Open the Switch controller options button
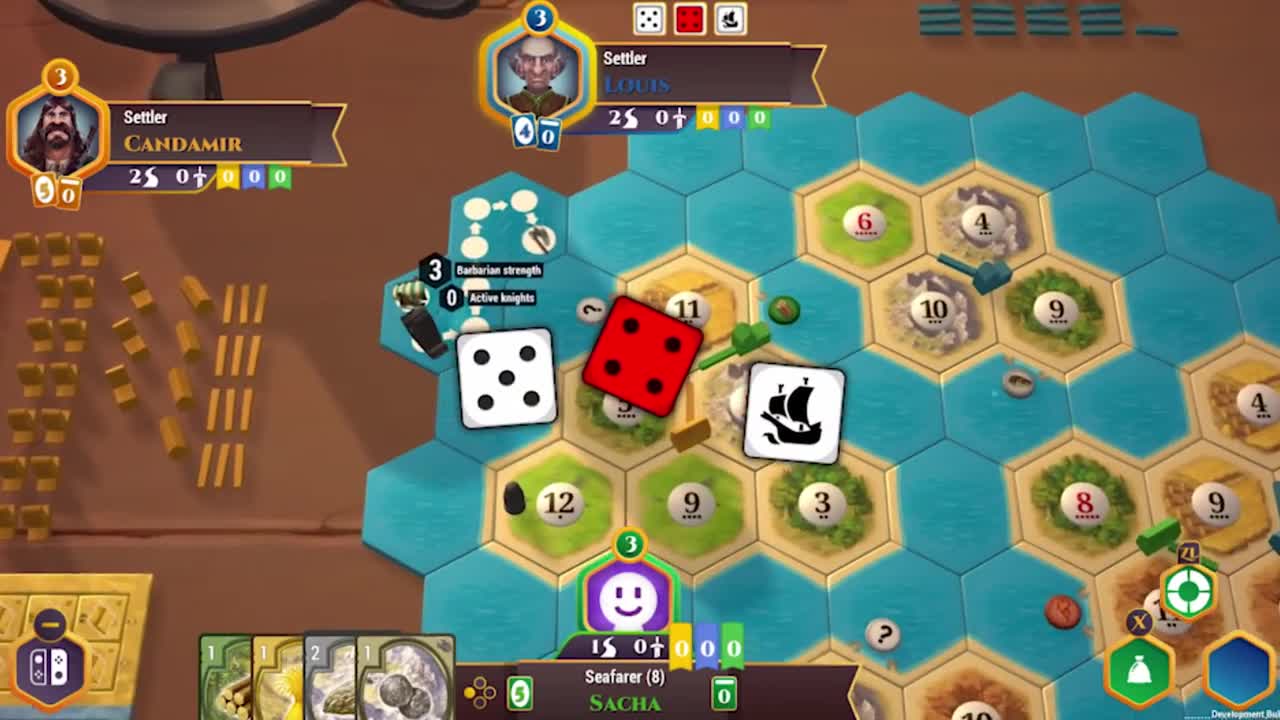 pos(50,667)
